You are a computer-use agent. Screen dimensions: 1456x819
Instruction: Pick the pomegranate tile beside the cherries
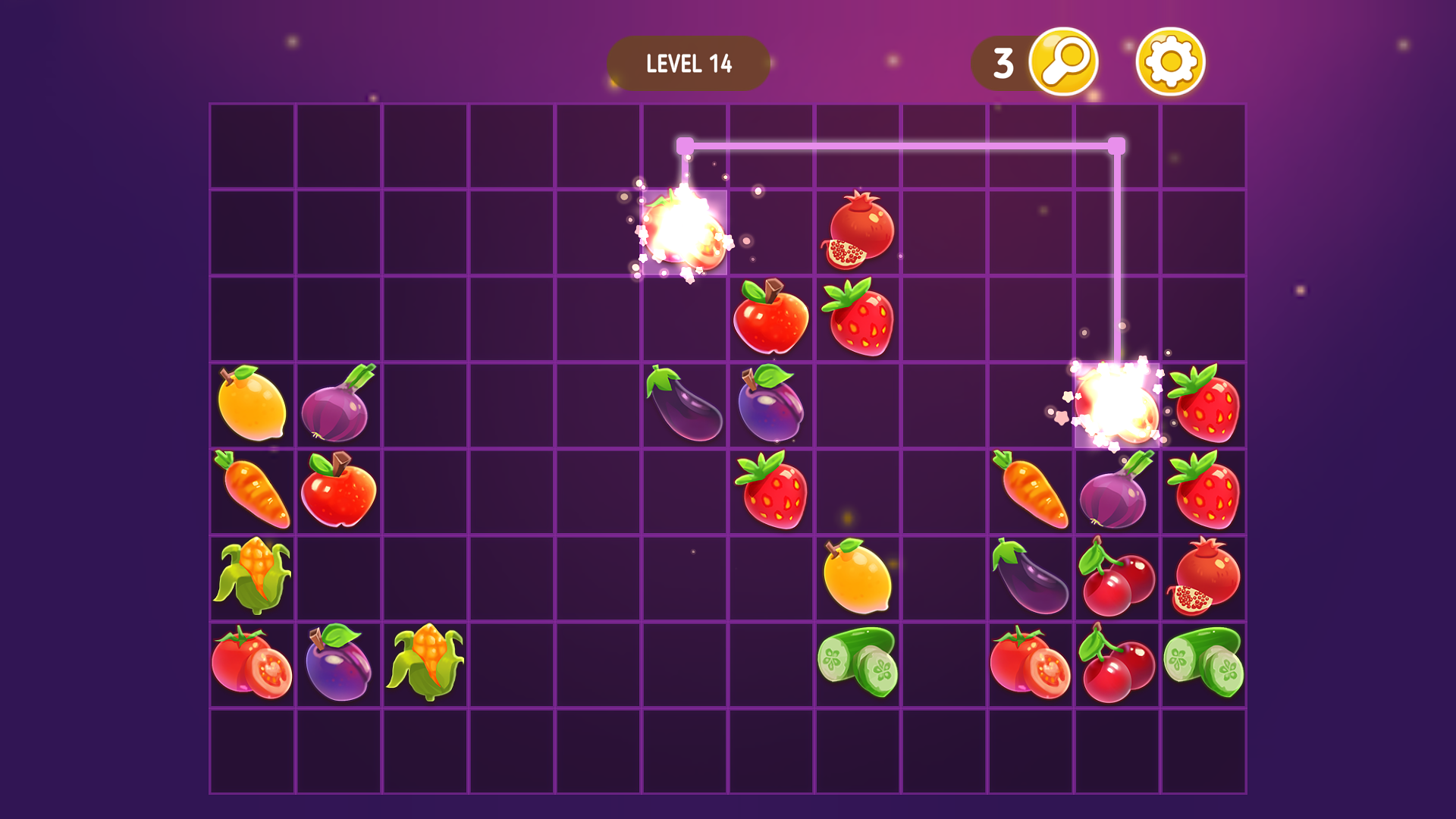[1204, 578]
